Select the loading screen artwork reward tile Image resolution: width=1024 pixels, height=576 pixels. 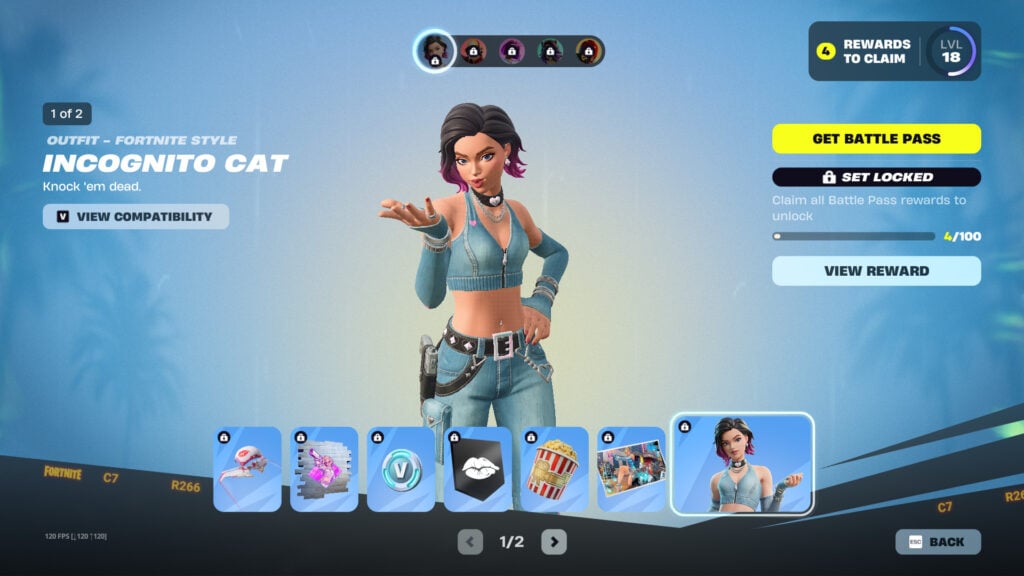click(631, 470)
